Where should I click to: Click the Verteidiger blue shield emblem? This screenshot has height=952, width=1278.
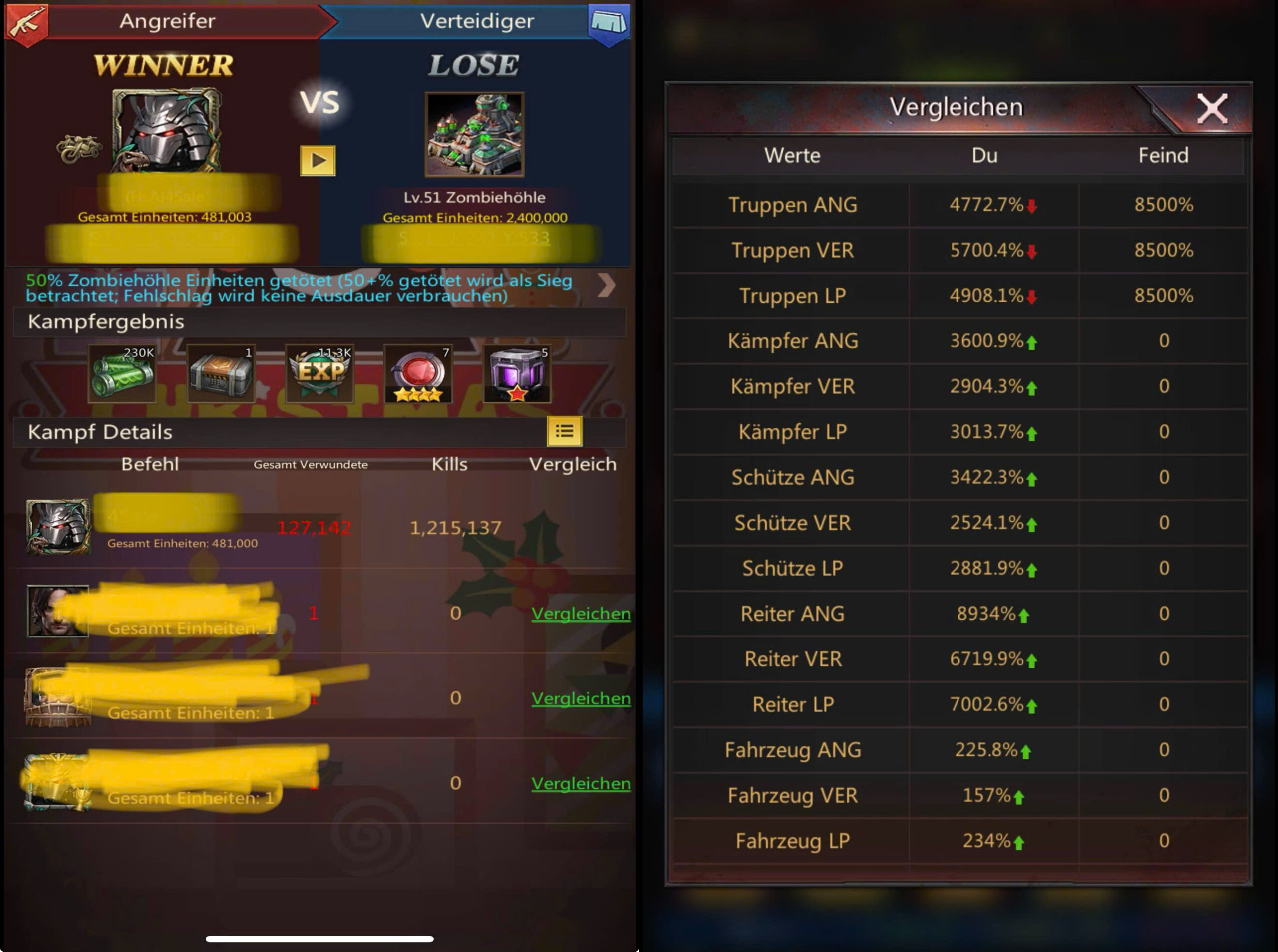pos(609,23)
